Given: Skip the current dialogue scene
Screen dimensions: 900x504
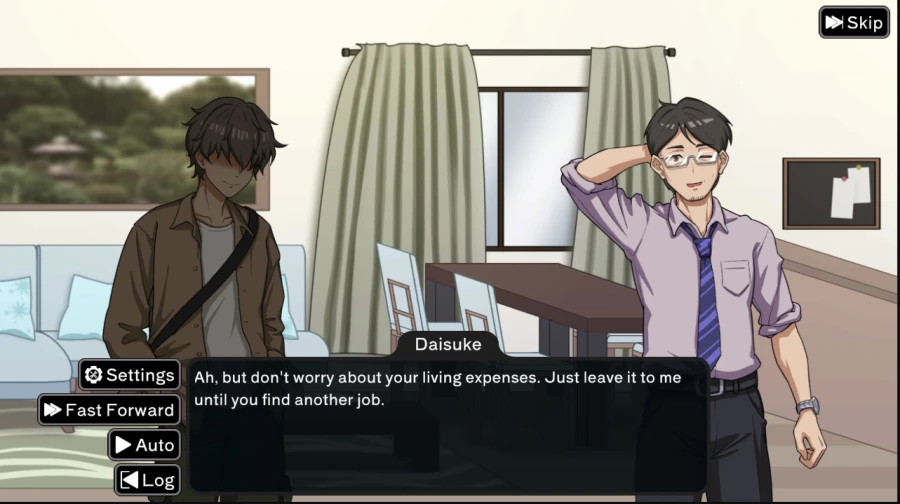Looking at the screenshot, I should pos(854,22).
